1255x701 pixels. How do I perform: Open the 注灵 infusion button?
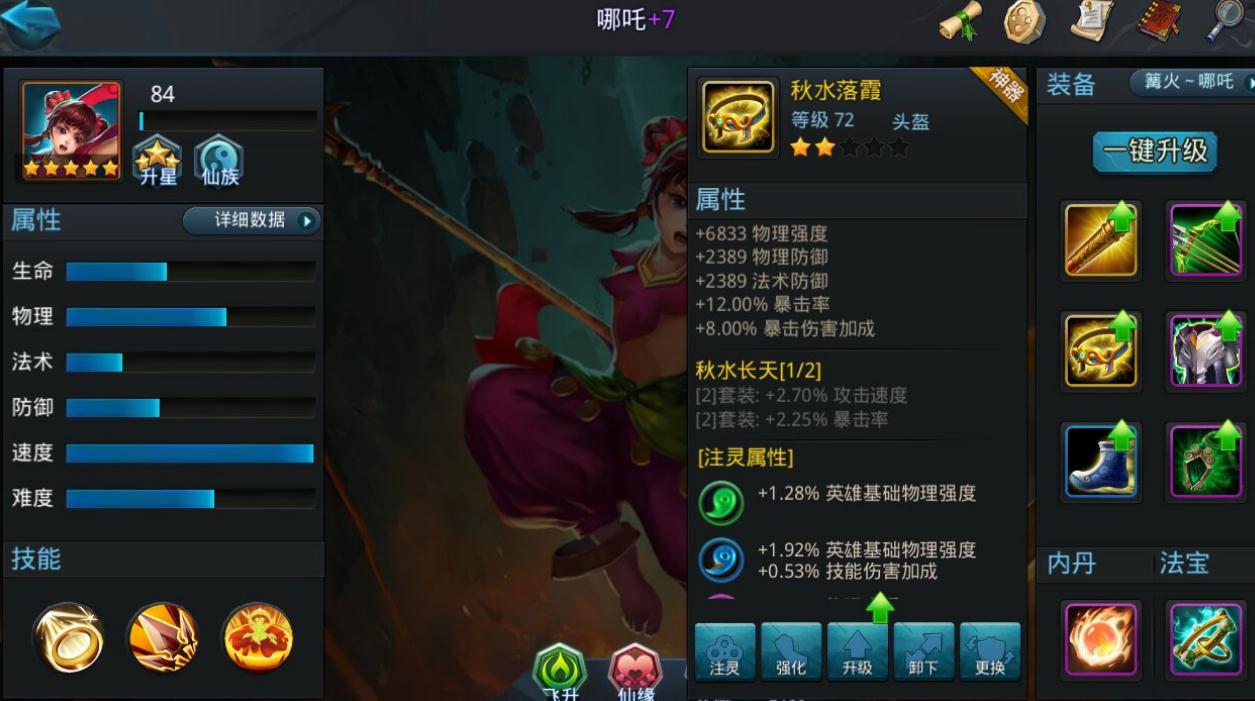point(725,652)
